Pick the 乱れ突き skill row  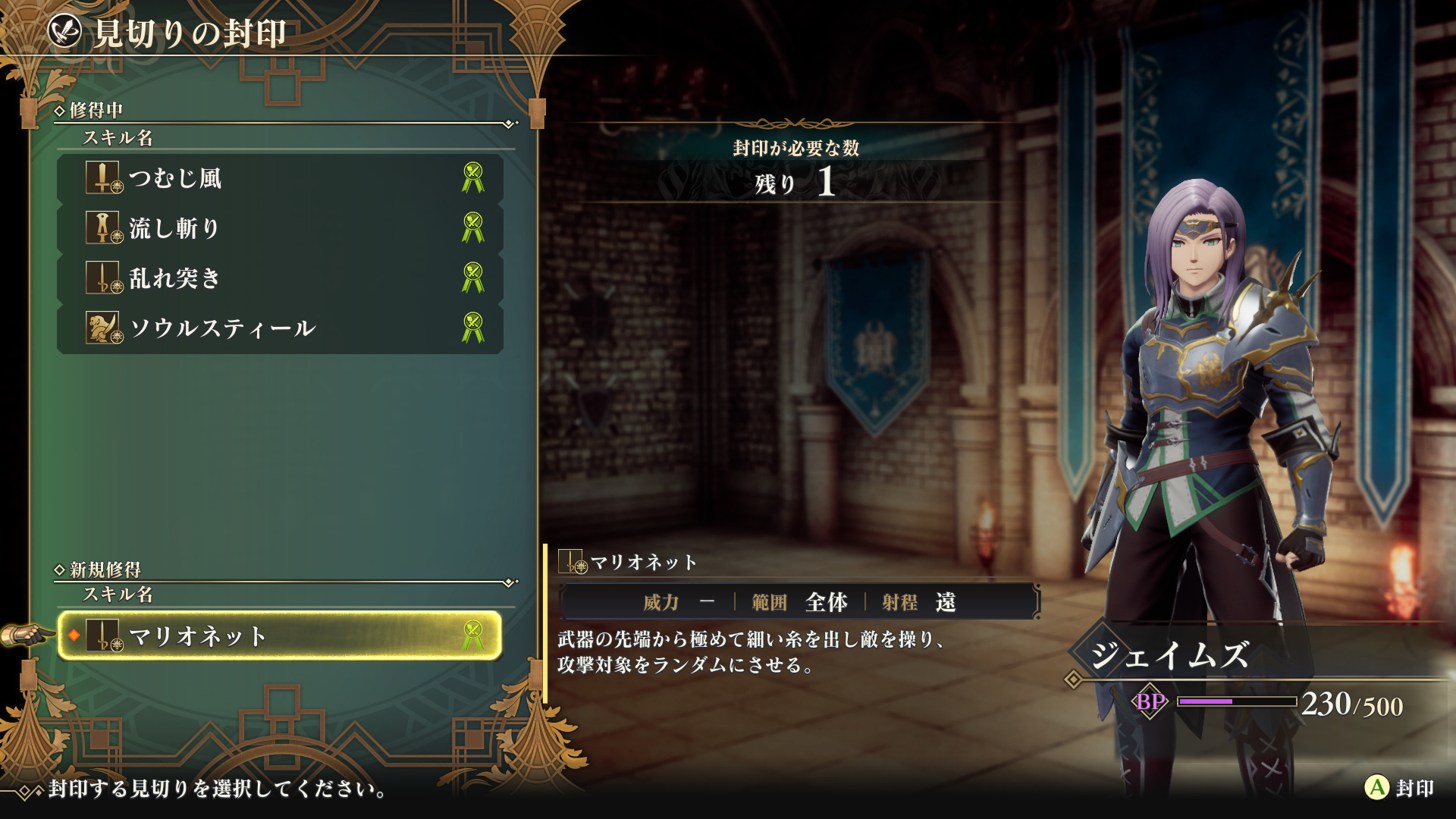280,278
